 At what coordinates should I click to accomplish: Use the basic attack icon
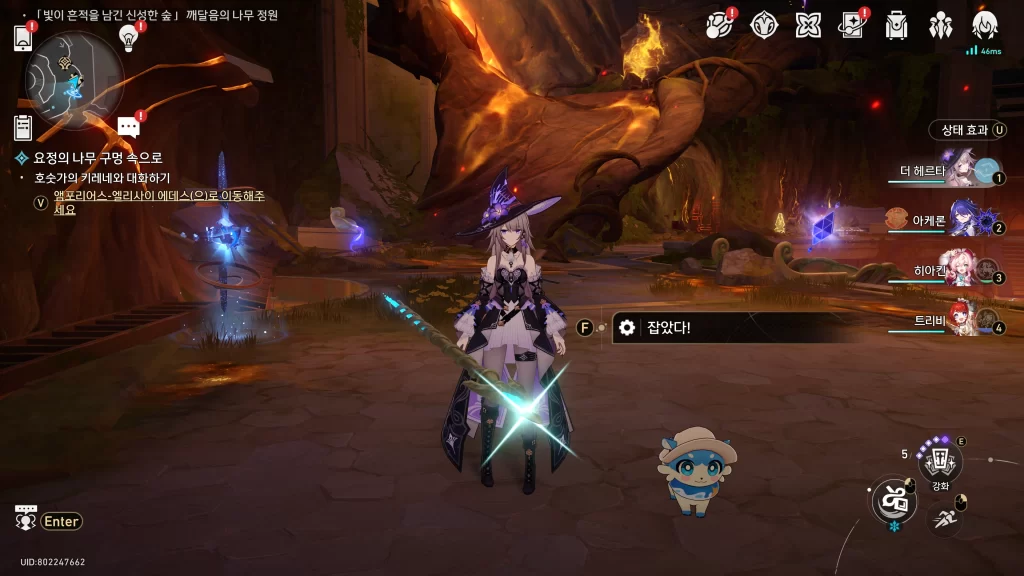tap(893, 500)
